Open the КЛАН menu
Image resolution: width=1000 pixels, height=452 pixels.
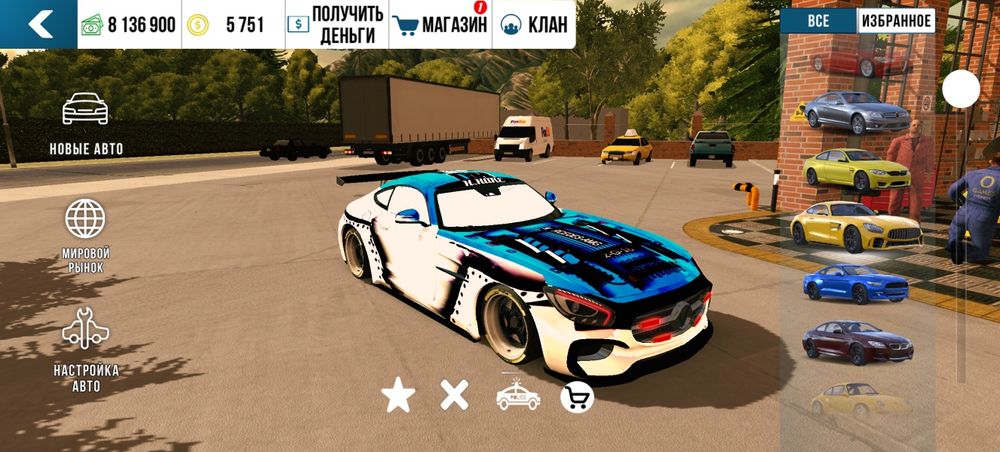click(533, 24)
